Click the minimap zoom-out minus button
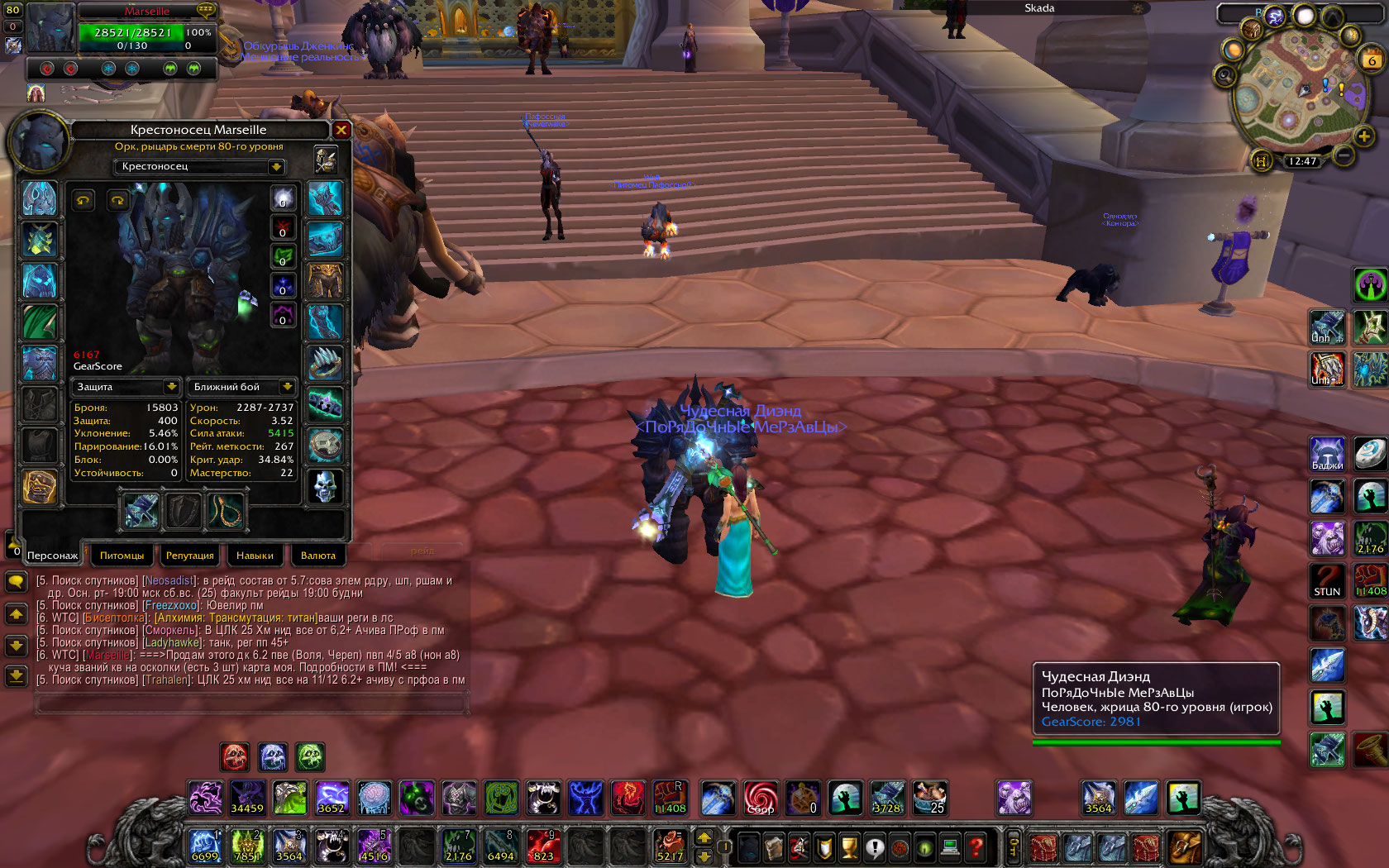Viewport: 1389px width, 868px height. tap(1344, 155)
